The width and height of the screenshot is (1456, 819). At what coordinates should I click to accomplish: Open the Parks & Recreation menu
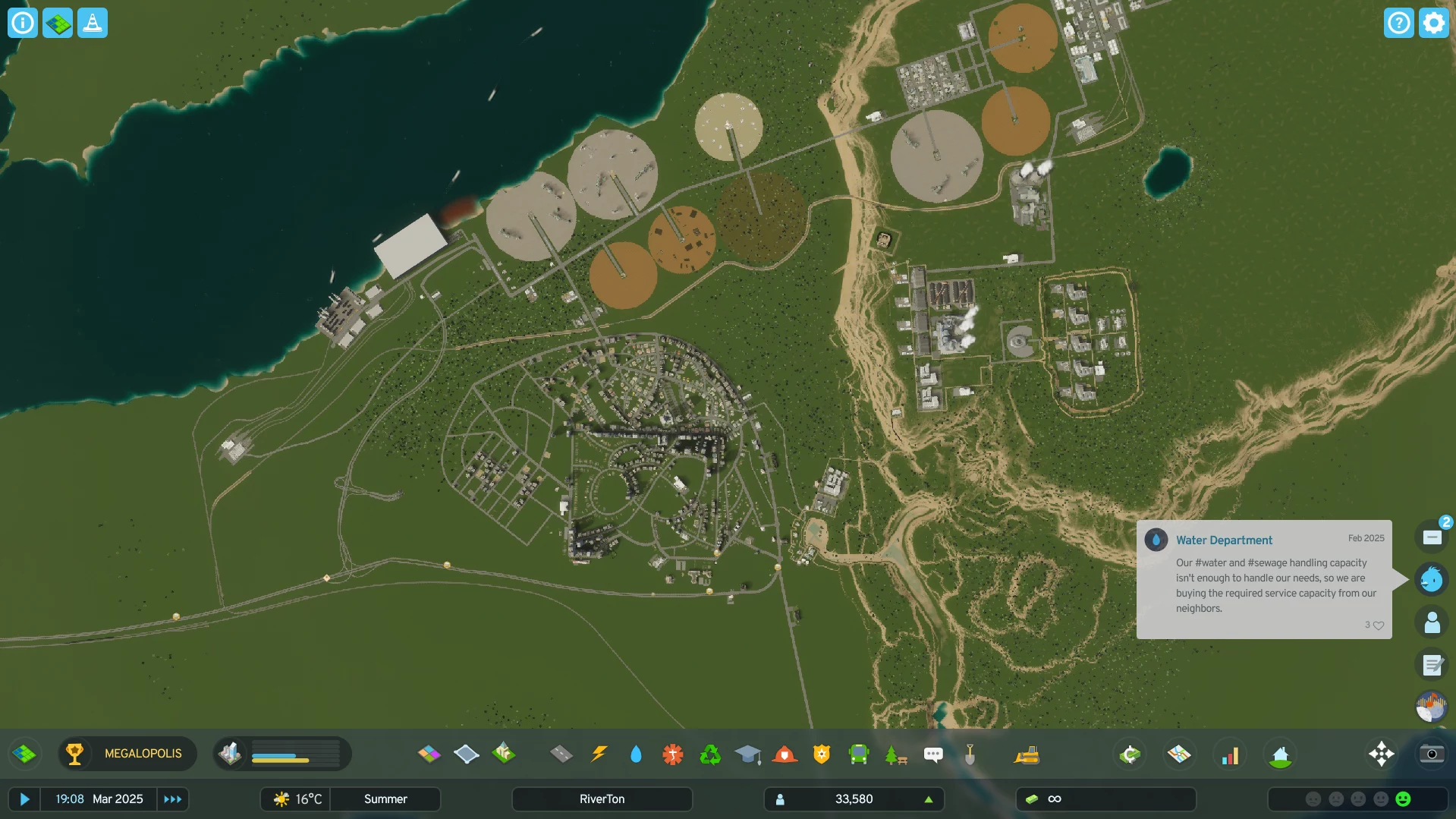(x=897, y=754)
